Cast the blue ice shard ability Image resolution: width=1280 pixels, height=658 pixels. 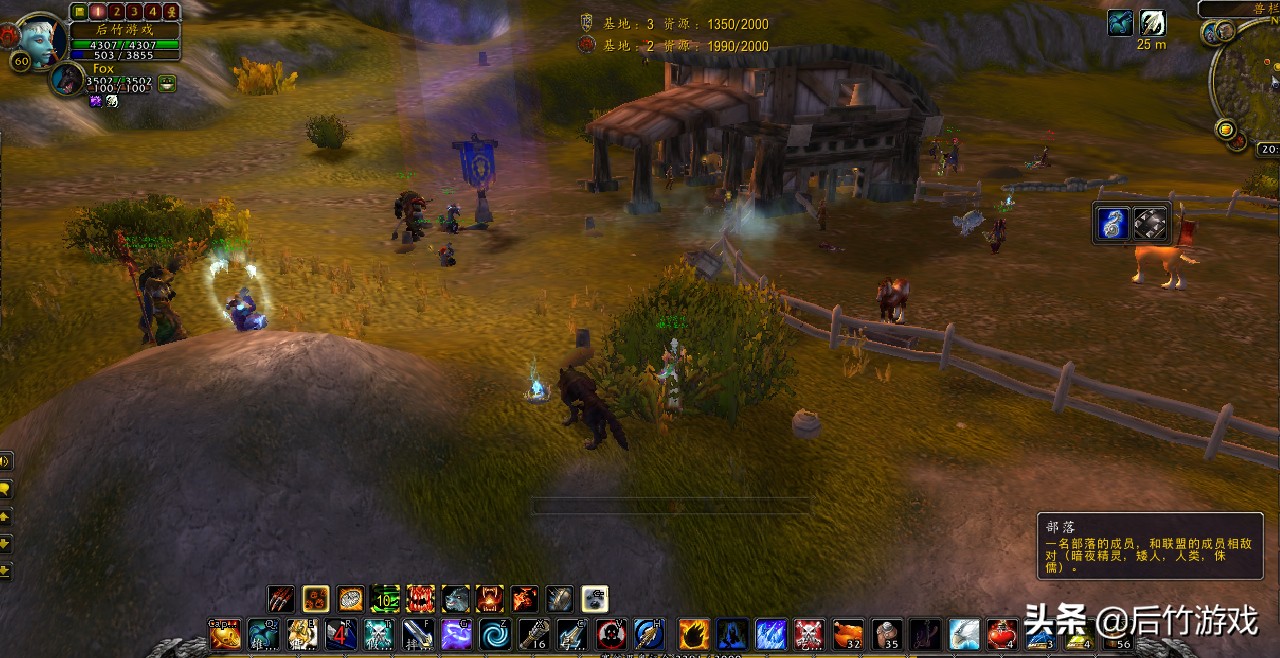(x=770, y=634)
